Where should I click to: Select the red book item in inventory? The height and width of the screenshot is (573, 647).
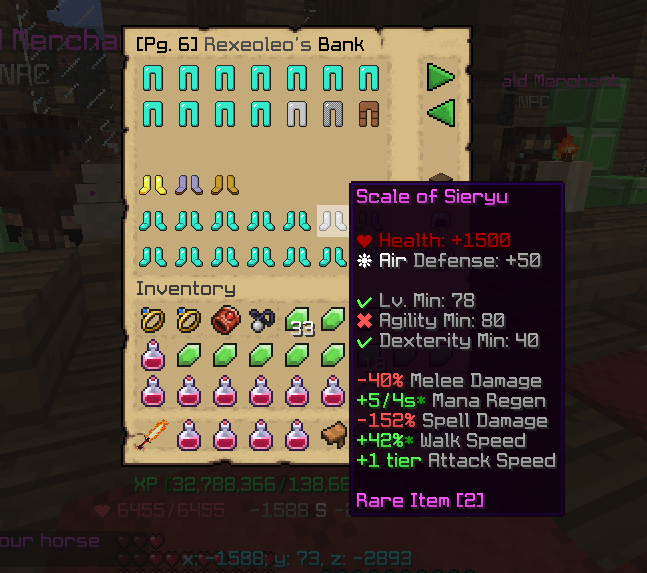click(225, 321)
